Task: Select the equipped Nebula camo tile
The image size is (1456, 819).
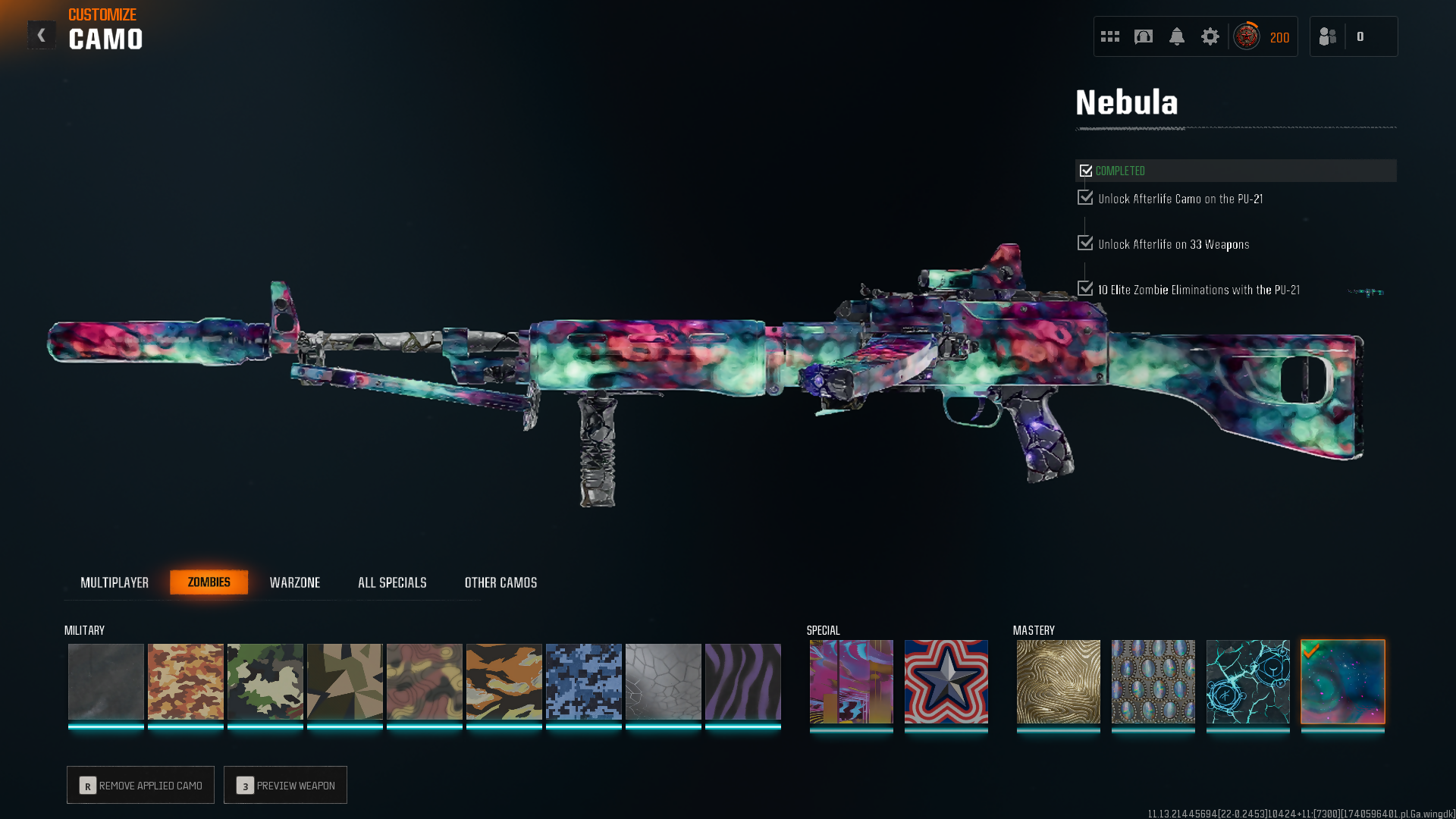Action: point(1343,681)
